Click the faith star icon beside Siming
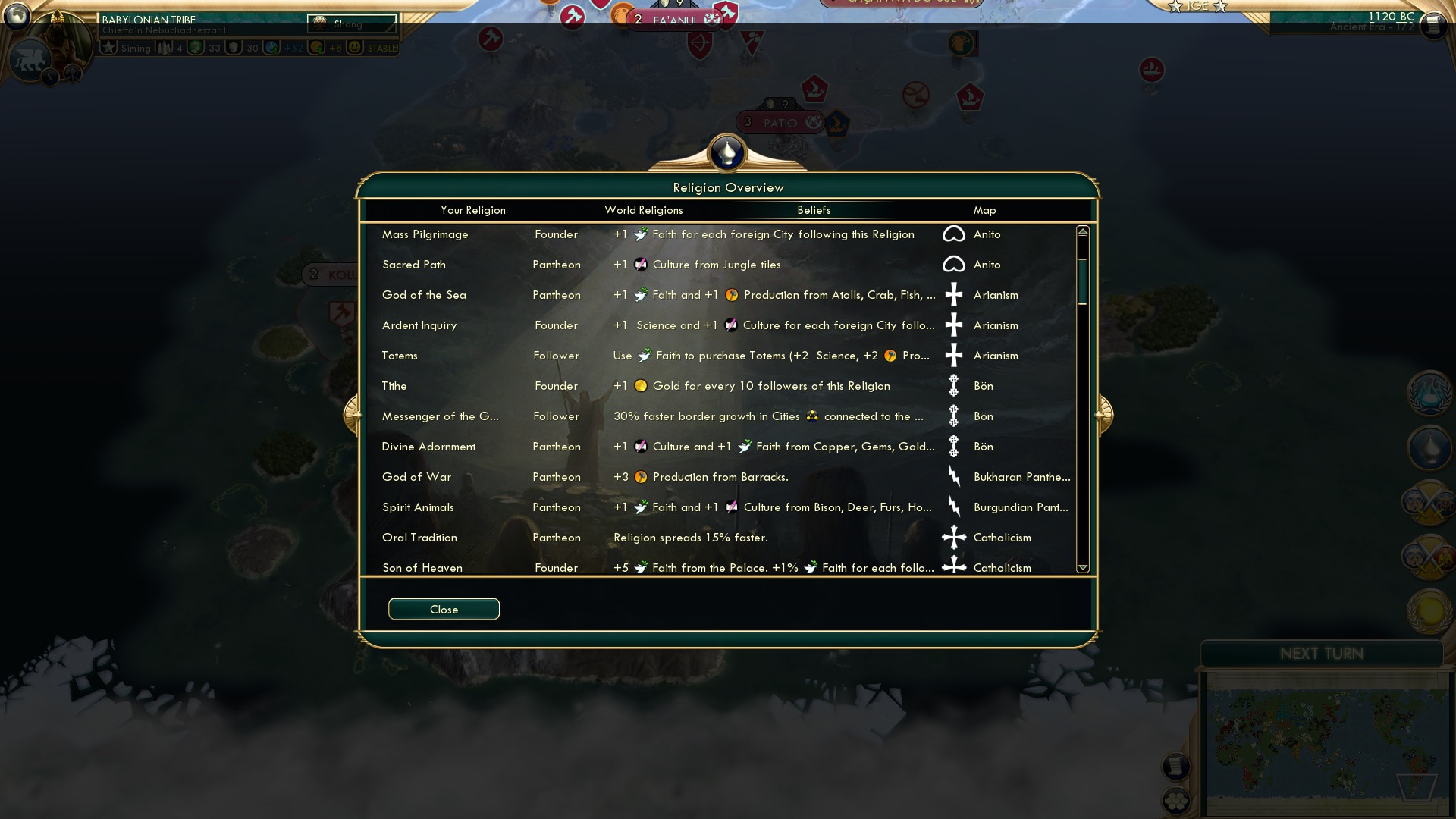The height and width of the screenshot is (819, 1456). (x=108, y=48)
